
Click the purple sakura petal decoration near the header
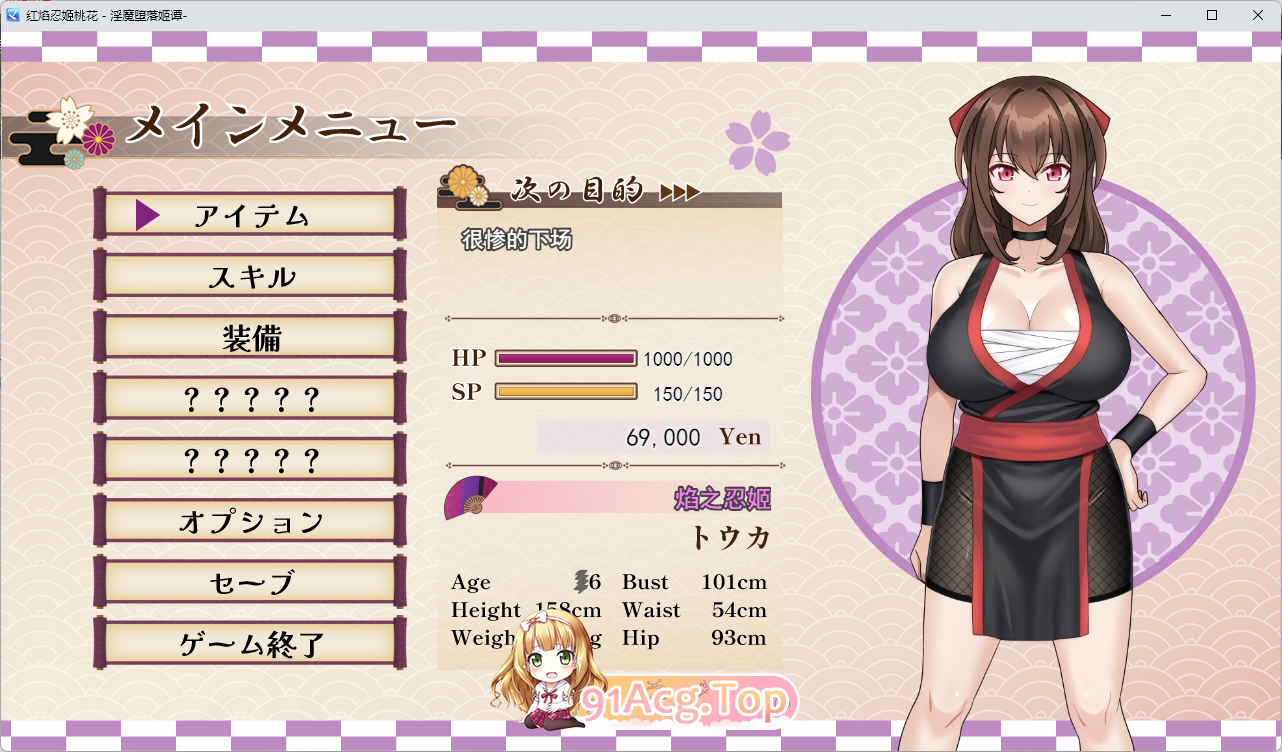(x=758, y=140)
